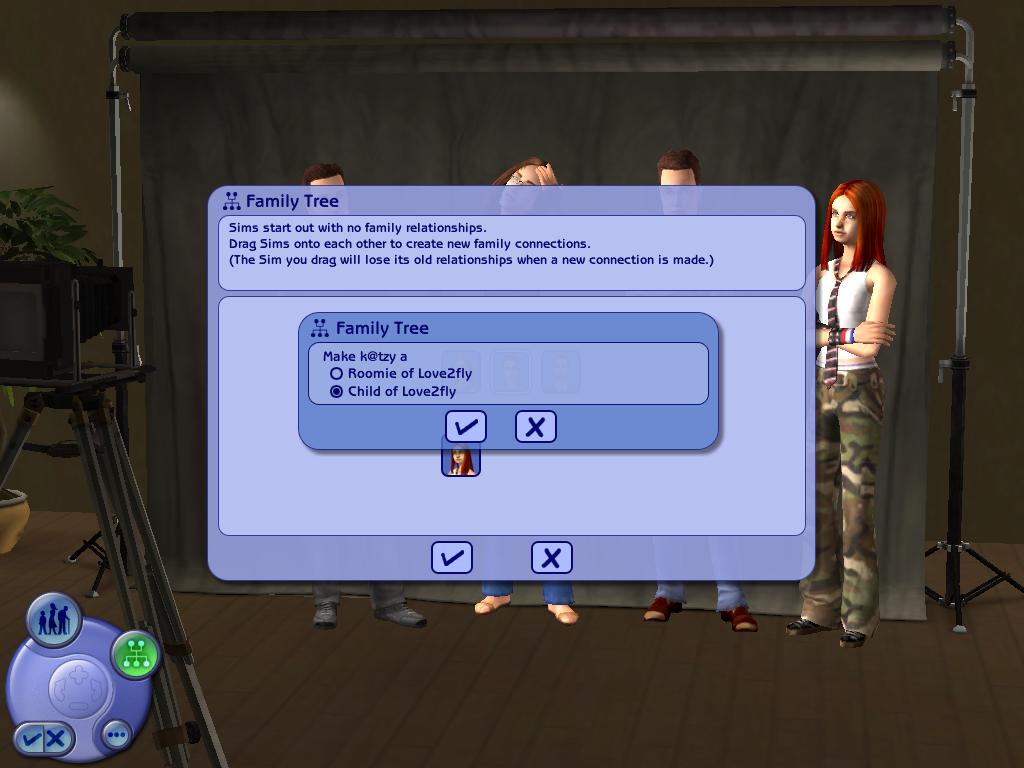Choose the Child of Love2fly option
Viewport: 1024px width, 768px height.
coord(337,392)
